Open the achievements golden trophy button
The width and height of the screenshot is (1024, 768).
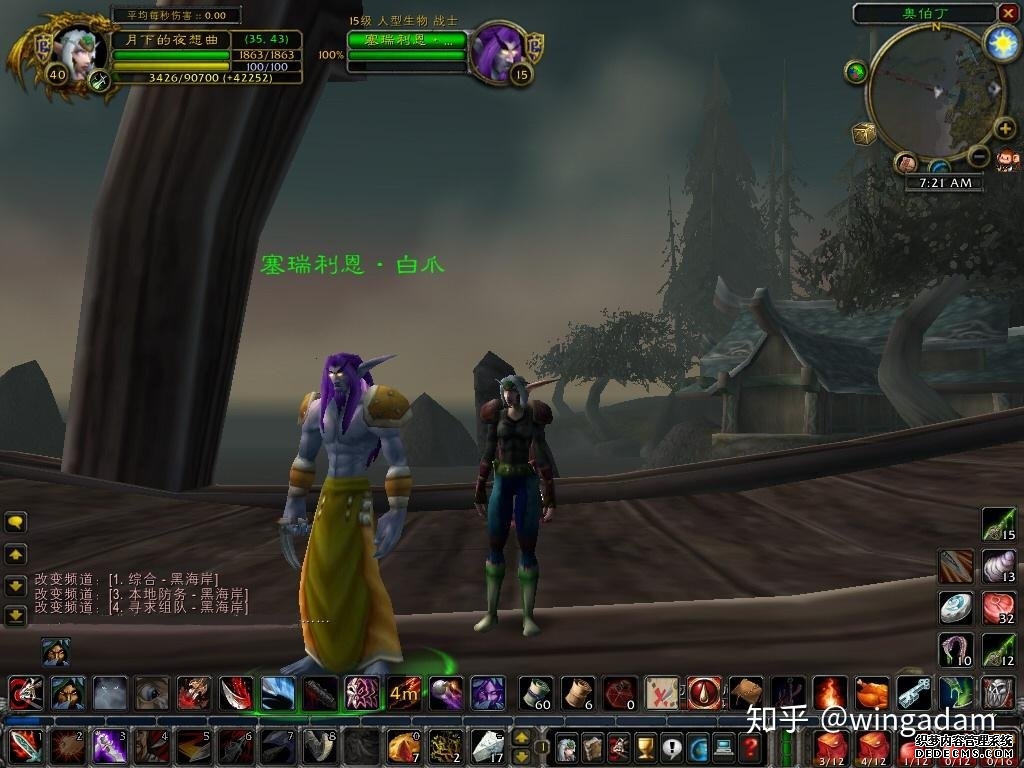pos(646,746)
